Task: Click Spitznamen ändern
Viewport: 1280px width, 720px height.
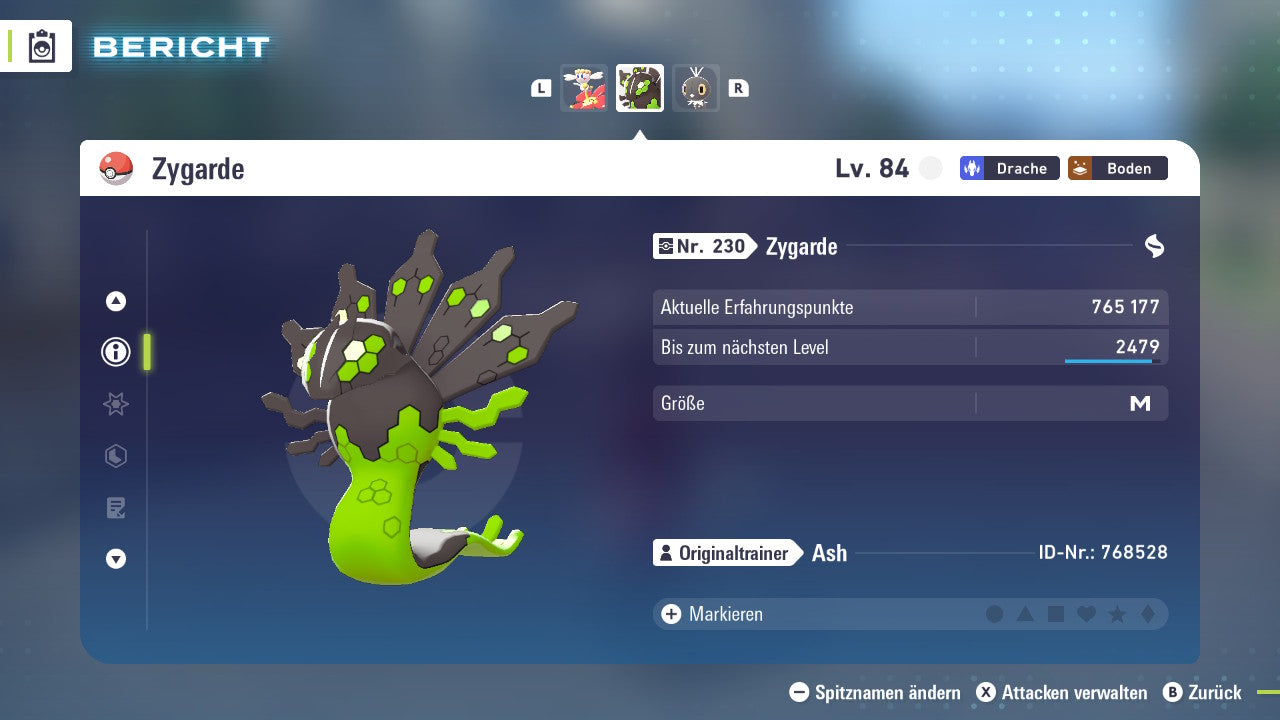Action: 878,692
